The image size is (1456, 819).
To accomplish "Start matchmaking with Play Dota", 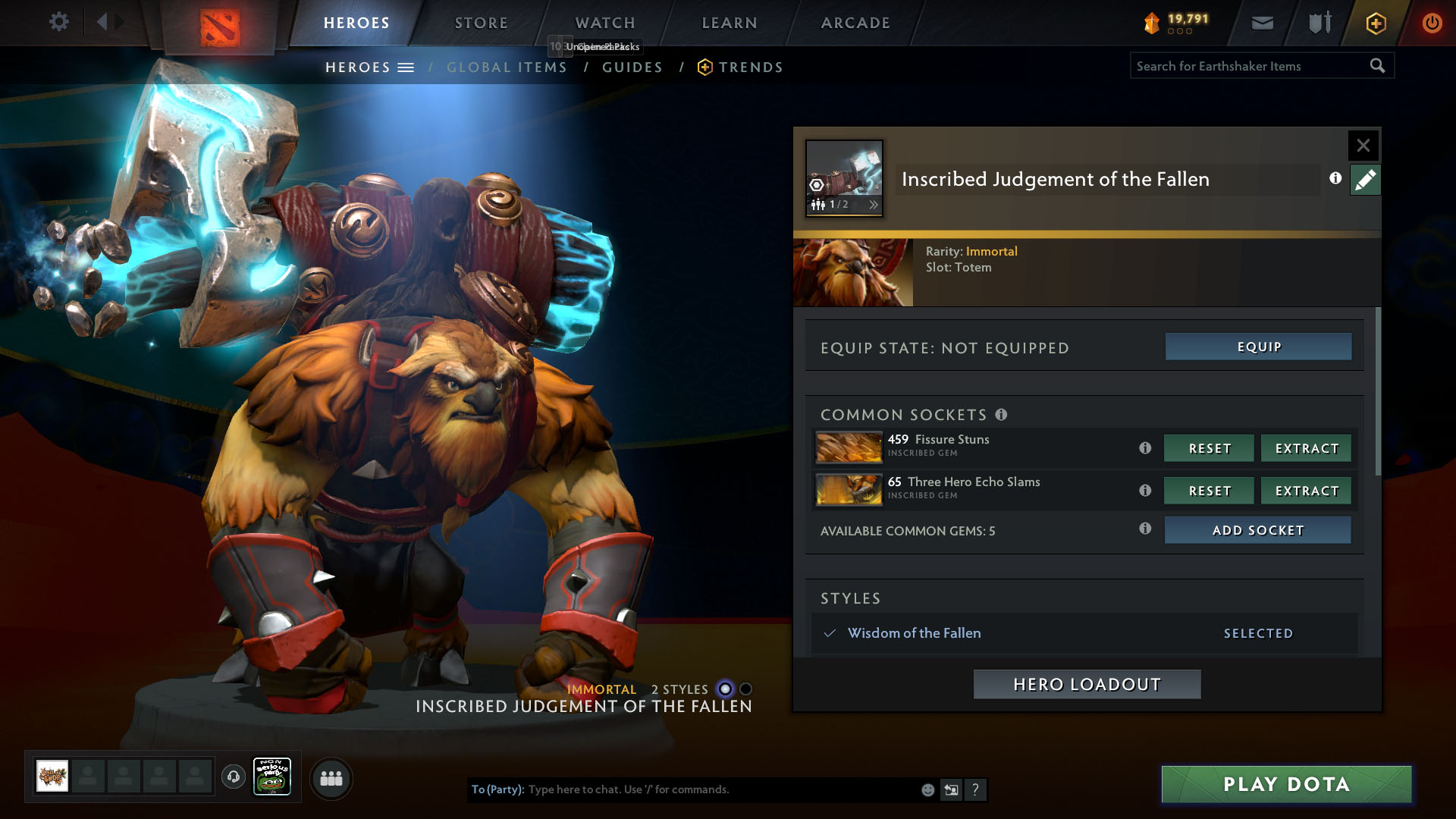I will (x=1286, y=784).
